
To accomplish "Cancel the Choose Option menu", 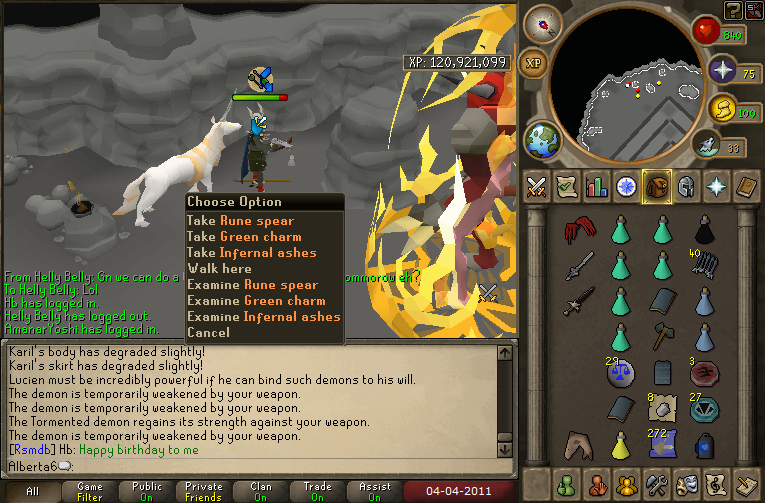I will pyautogui.click(x=208, y=333).
